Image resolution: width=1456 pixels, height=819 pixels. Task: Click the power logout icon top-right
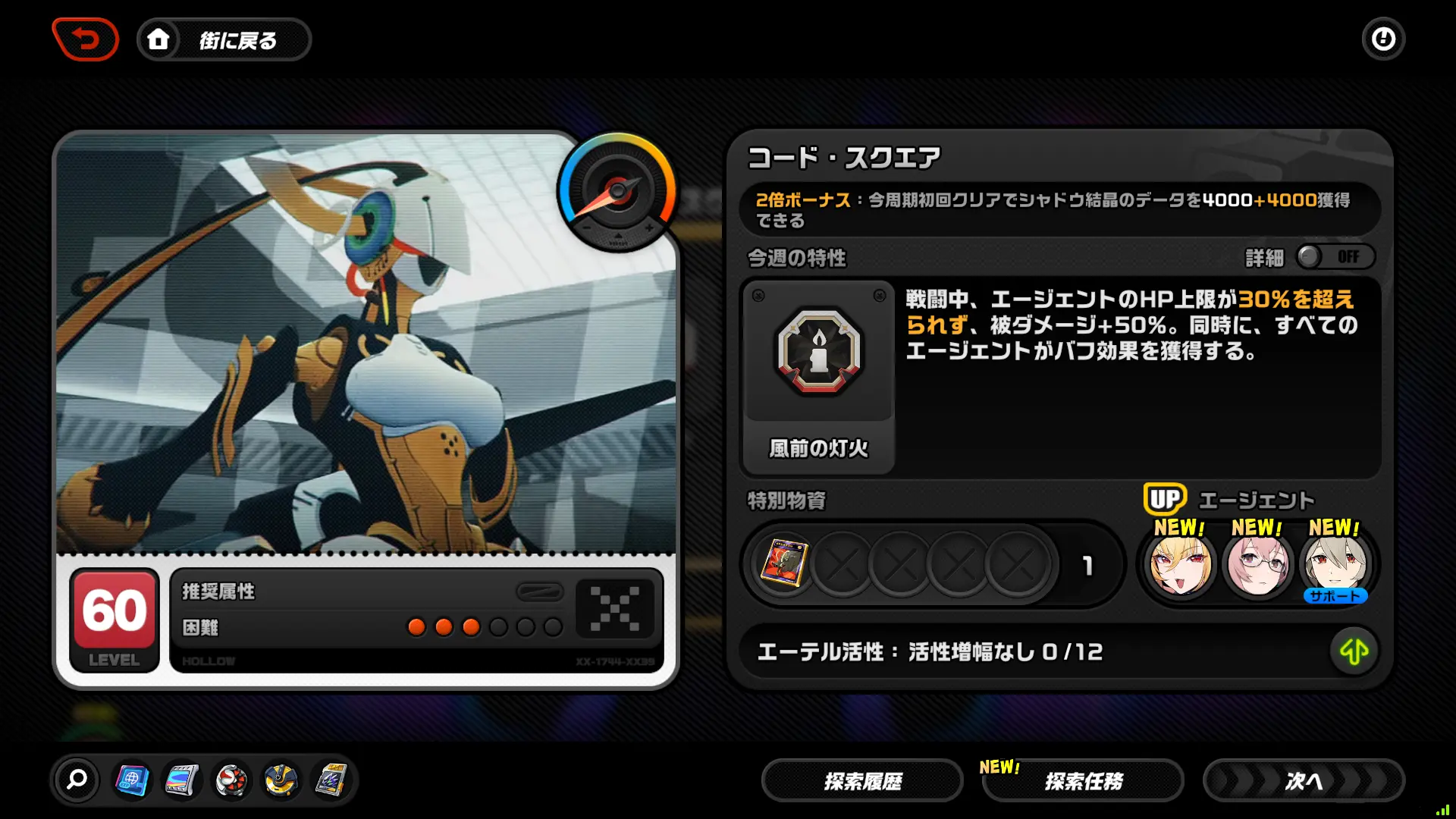point(1384,39)
